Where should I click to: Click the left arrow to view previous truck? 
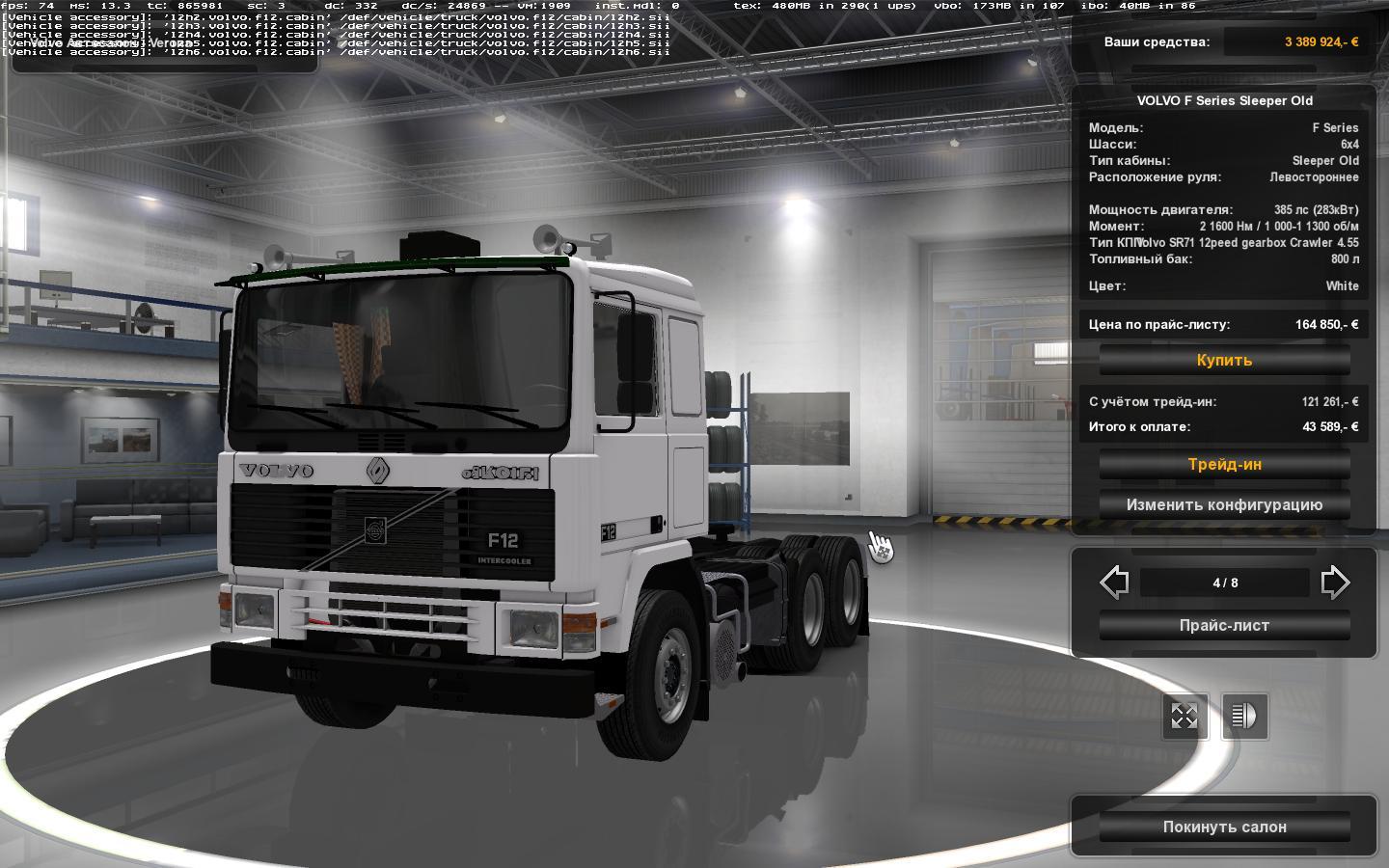point(1114,583)
